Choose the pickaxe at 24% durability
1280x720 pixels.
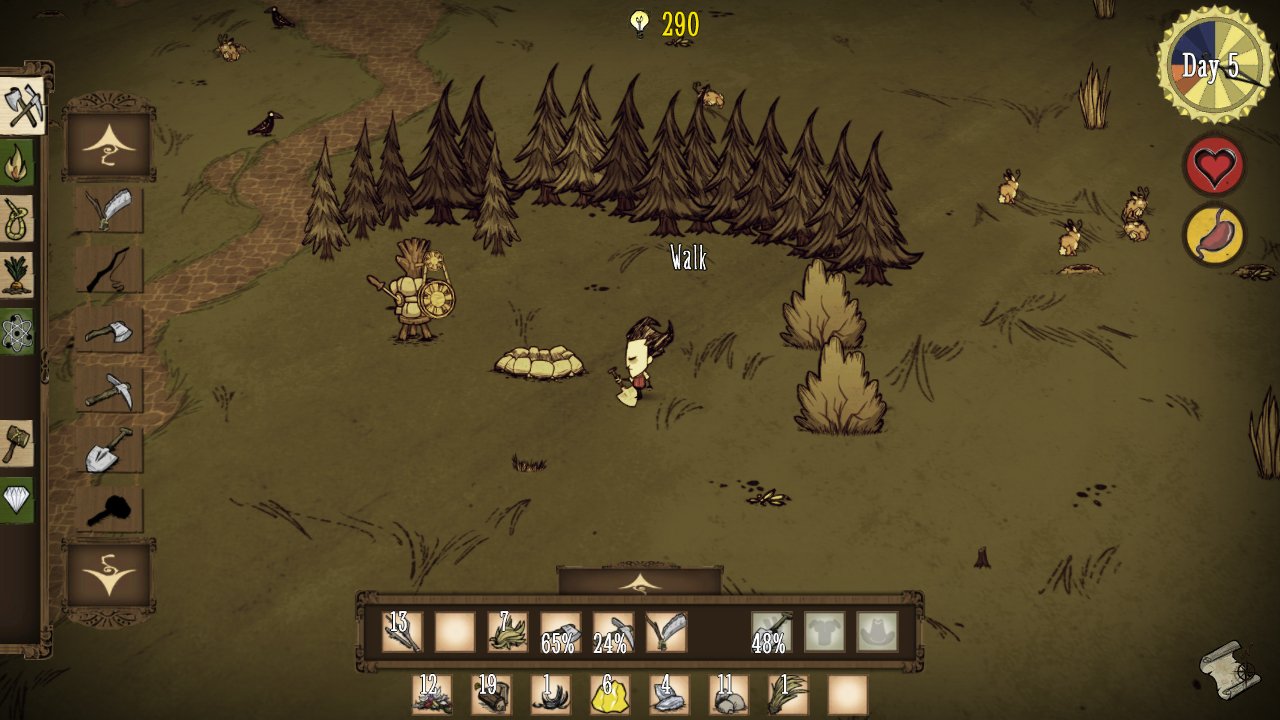pos(613,632)
